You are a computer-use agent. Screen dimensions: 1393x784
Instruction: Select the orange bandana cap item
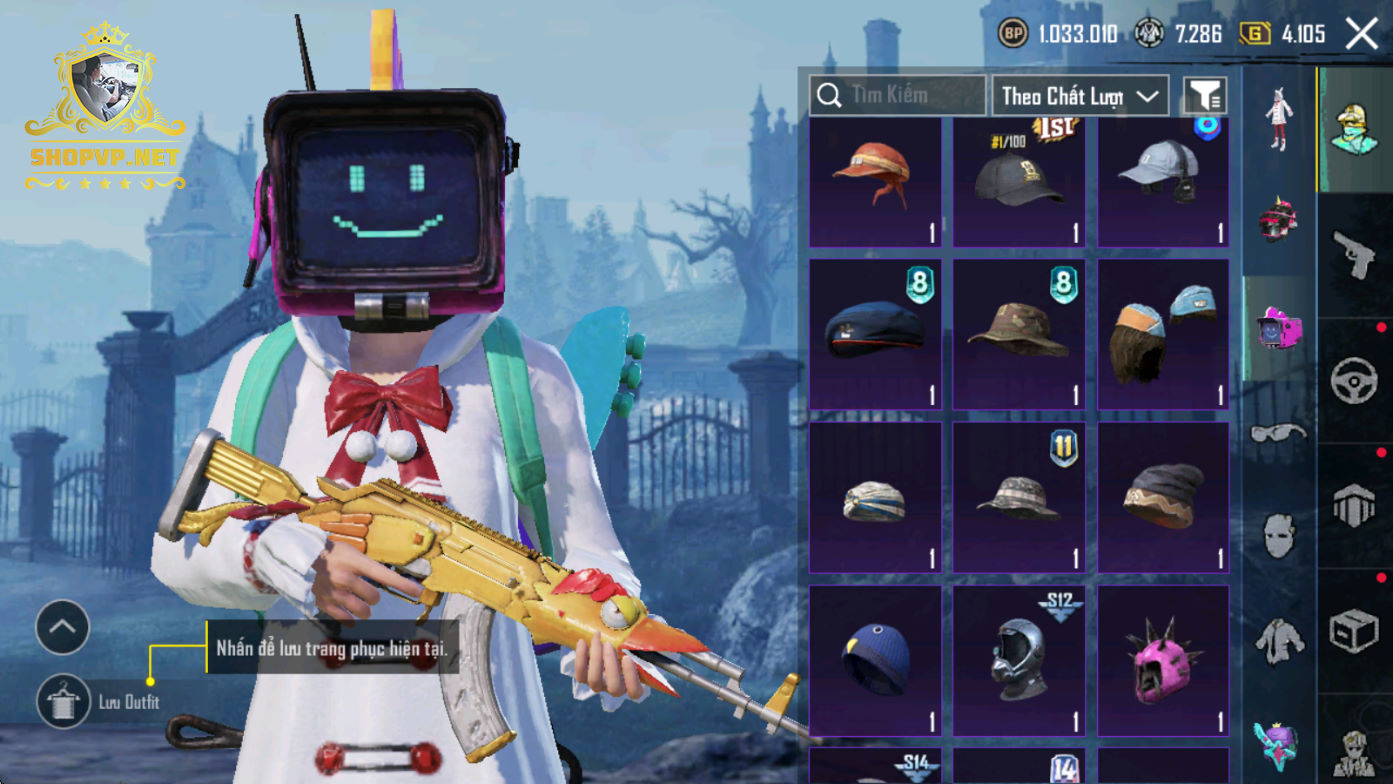pos(875,181)
